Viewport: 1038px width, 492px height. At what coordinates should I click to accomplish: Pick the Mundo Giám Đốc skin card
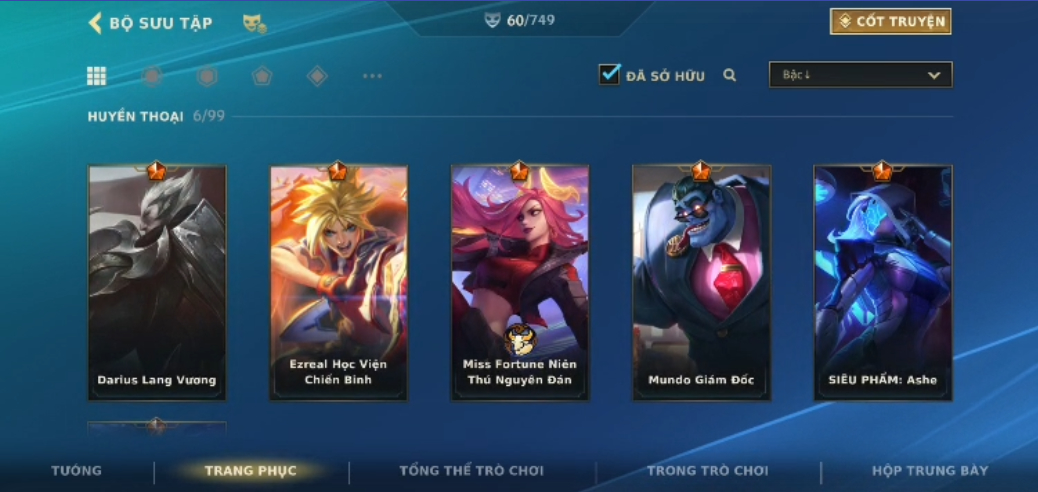pyautogui.click(x=701, y=283)
